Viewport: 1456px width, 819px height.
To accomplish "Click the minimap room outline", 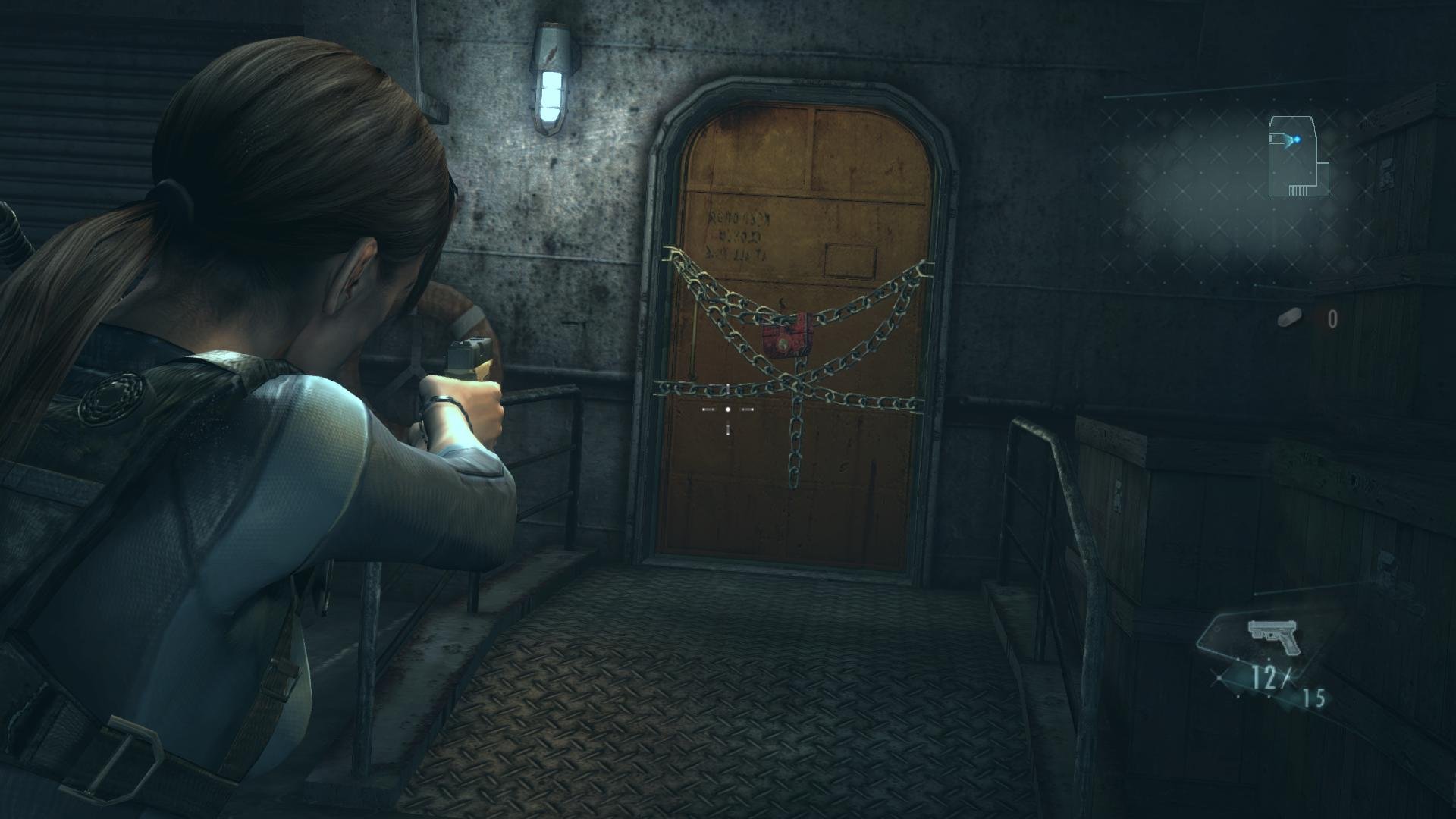I will coord(1298,156).
